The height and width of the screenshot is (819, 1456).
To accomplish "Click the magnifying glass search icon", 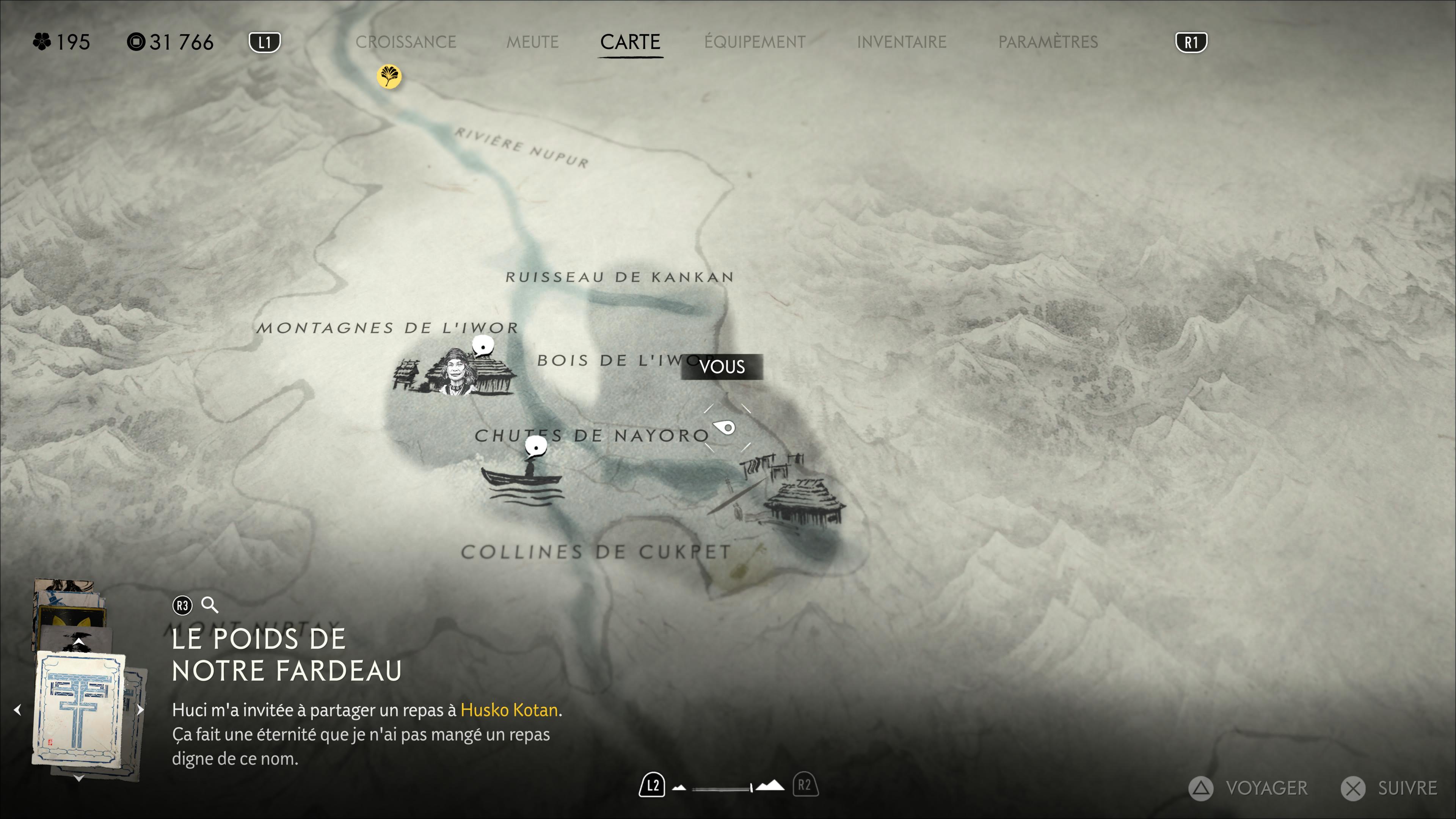I will coord(210,606).
